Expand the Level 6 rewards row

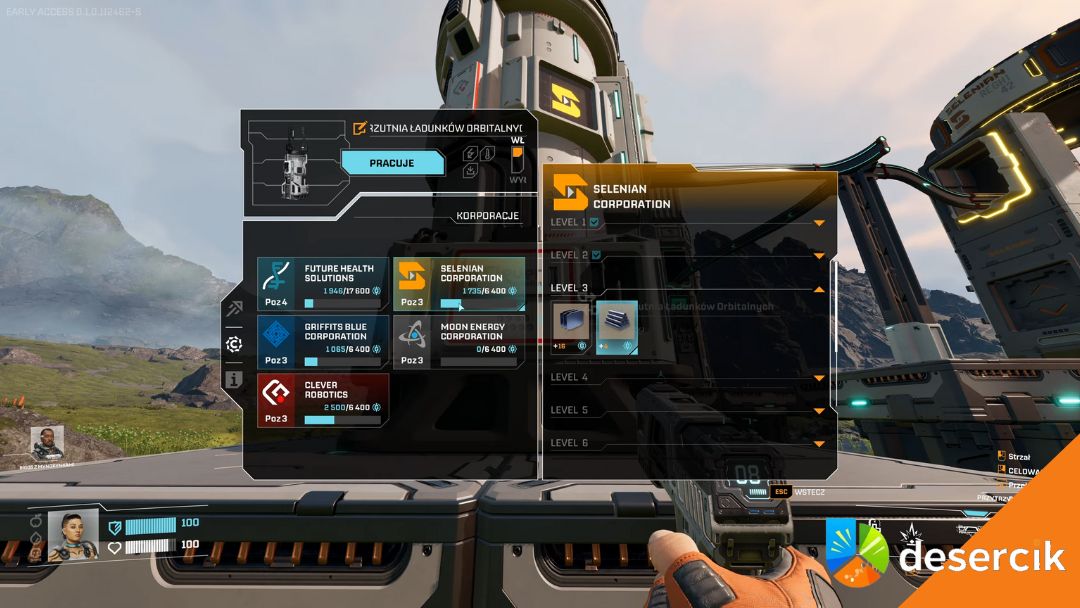pos(818,443)
